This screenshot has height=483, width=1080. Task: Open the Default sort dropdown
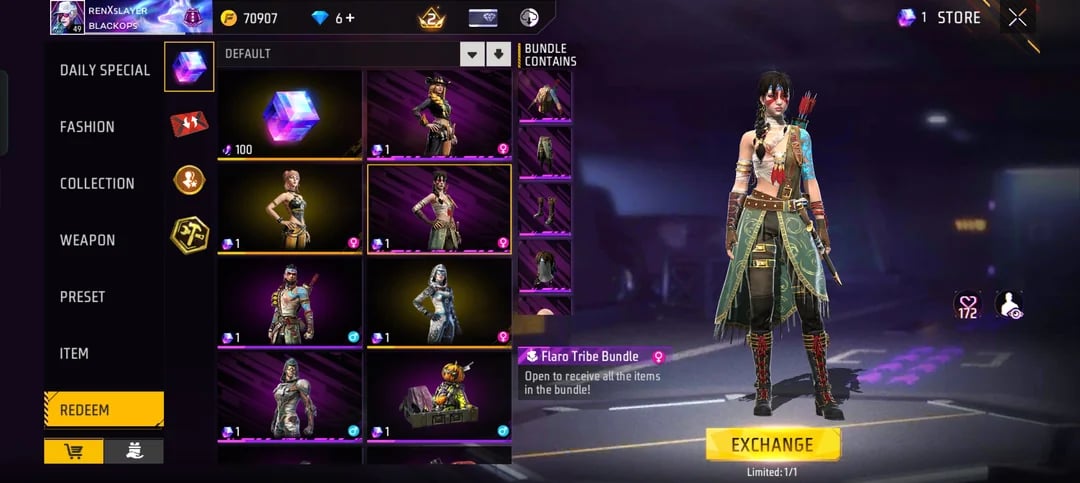(472, 54)
